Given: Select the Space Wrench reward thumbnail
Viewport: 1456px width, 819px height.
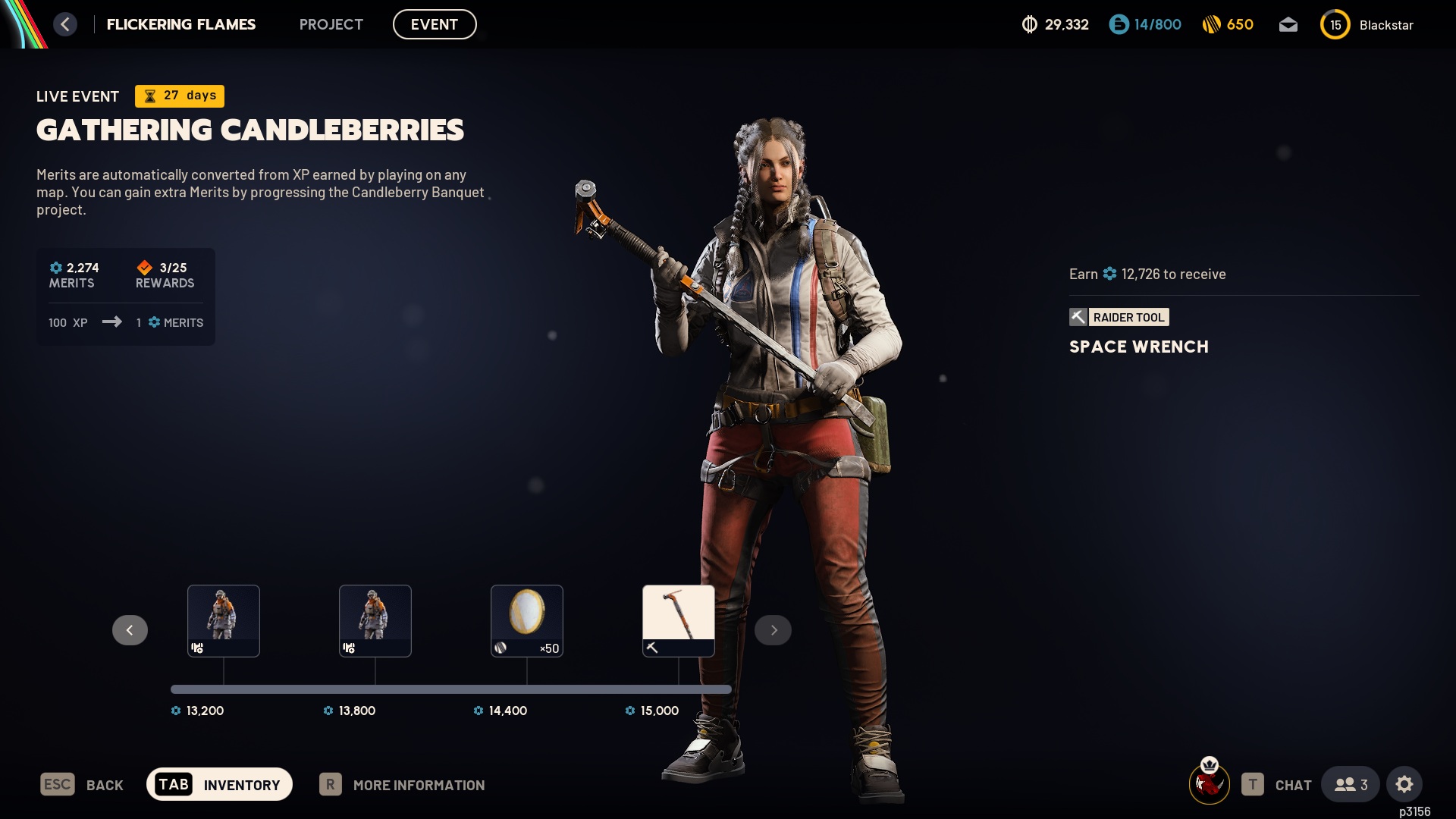Looking at the screenshot, I should point(678,620).
